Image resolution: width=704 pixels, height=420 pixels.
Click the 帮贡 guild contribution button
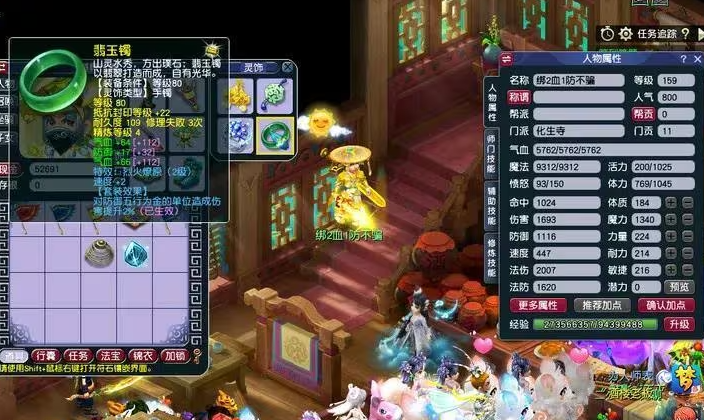643,115
